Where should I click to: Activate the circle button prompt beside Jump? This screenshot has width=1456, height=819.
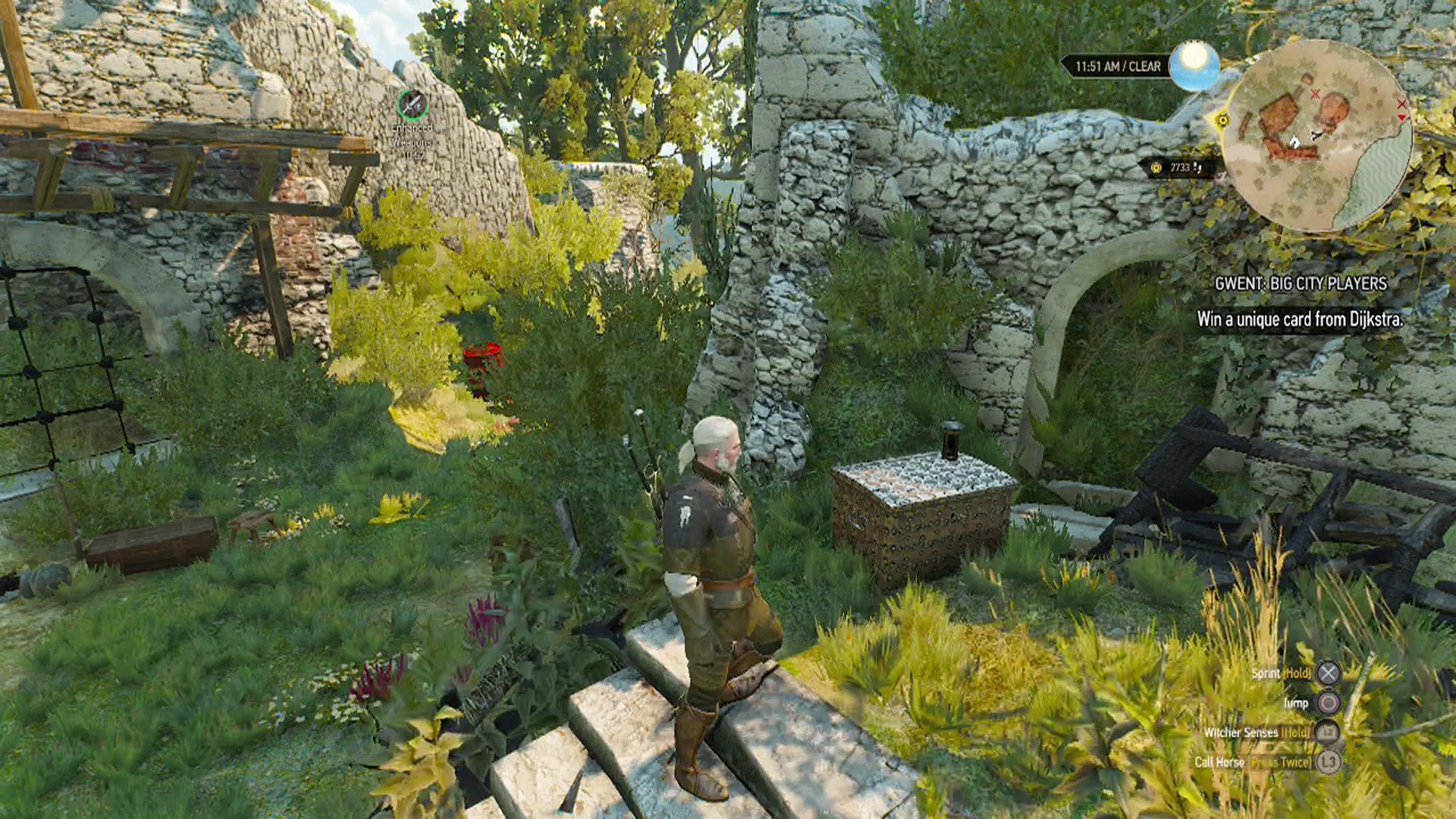(1328, 704)
